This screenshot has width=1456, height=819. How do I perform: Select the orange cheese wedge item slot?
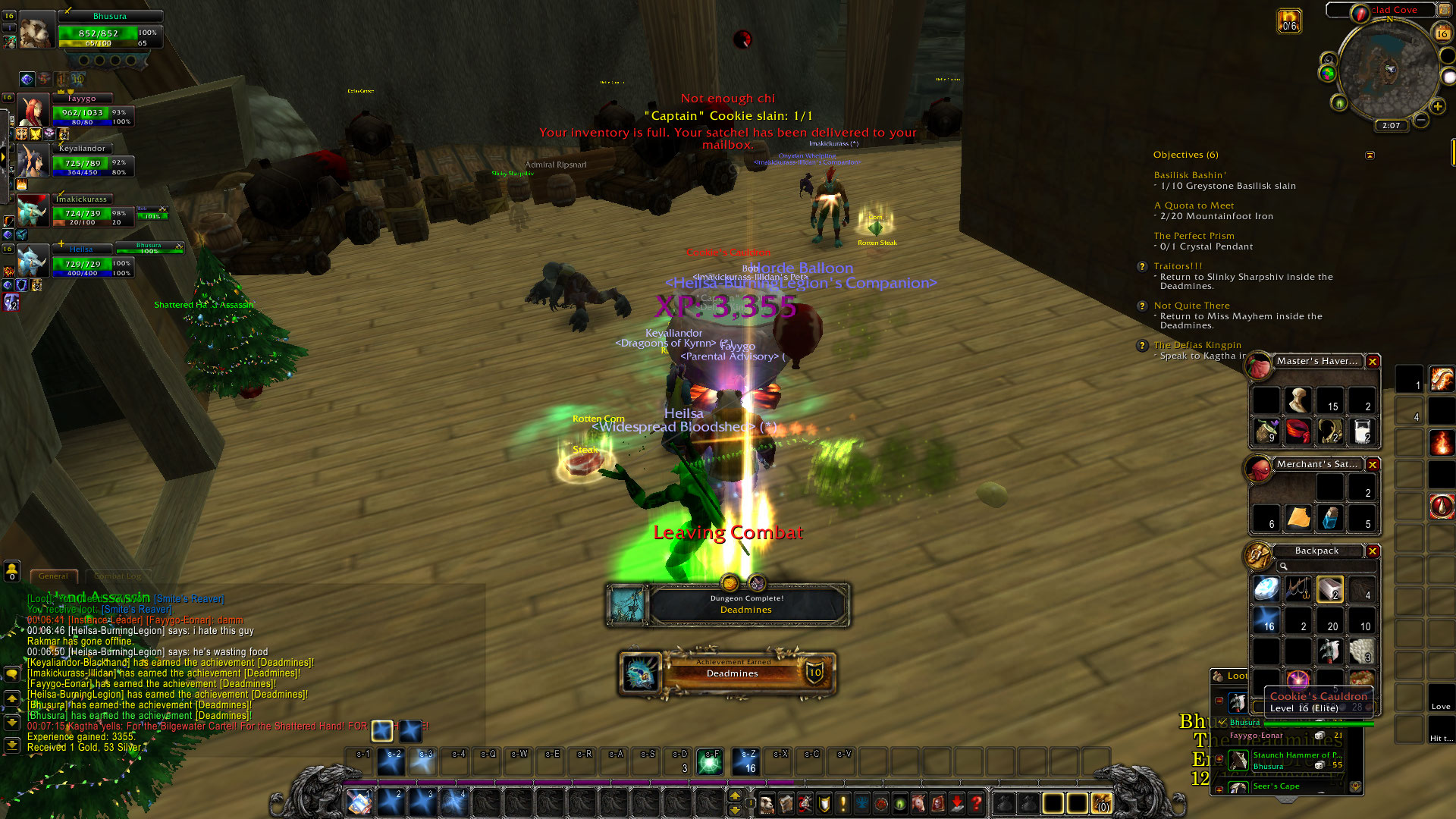pyautogui.click(x=1298, y=518)
